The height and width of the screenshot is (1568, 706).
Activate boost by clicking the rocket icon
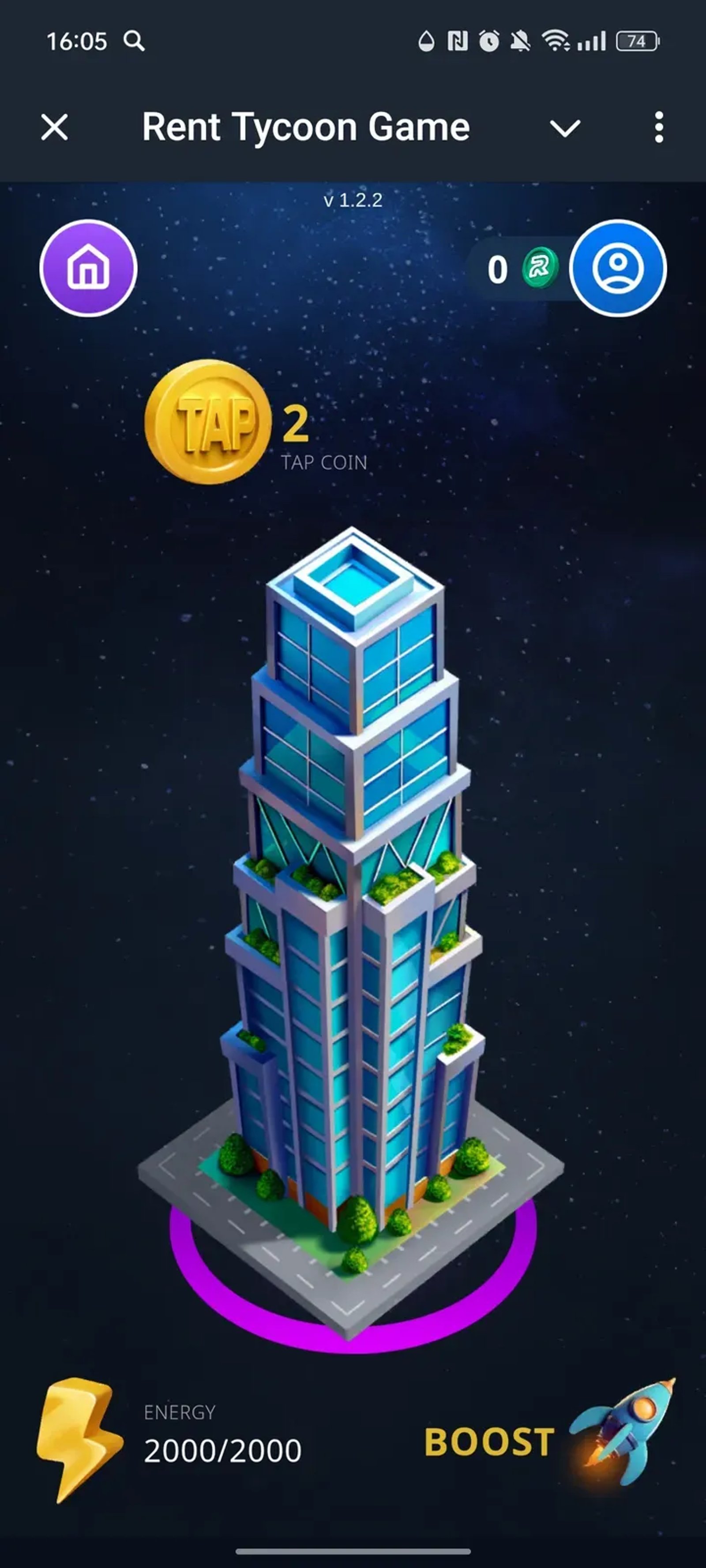(629, 1427)
